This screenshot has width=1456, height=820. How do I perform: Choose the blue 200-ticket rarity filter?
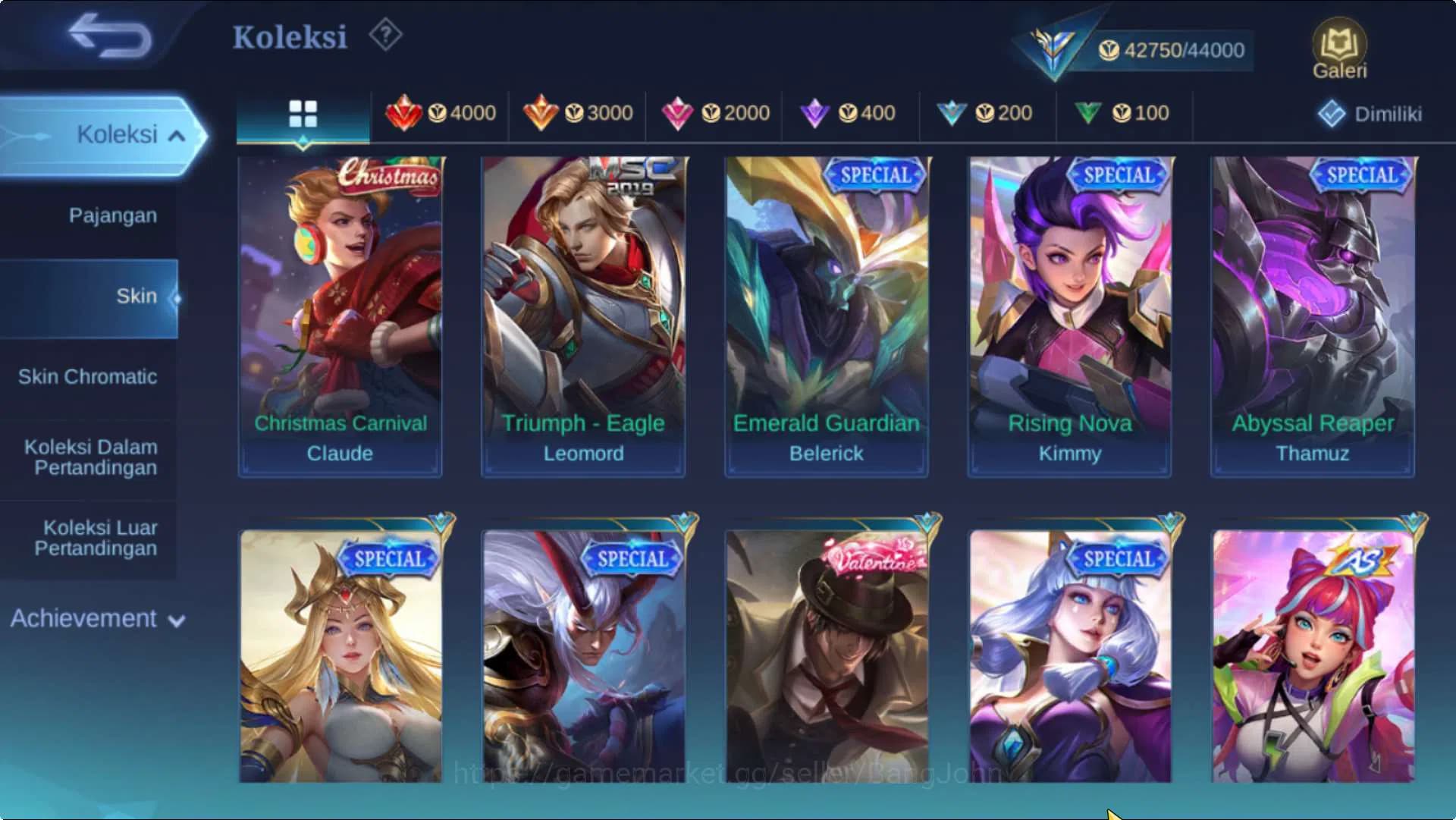coord(986,112)
